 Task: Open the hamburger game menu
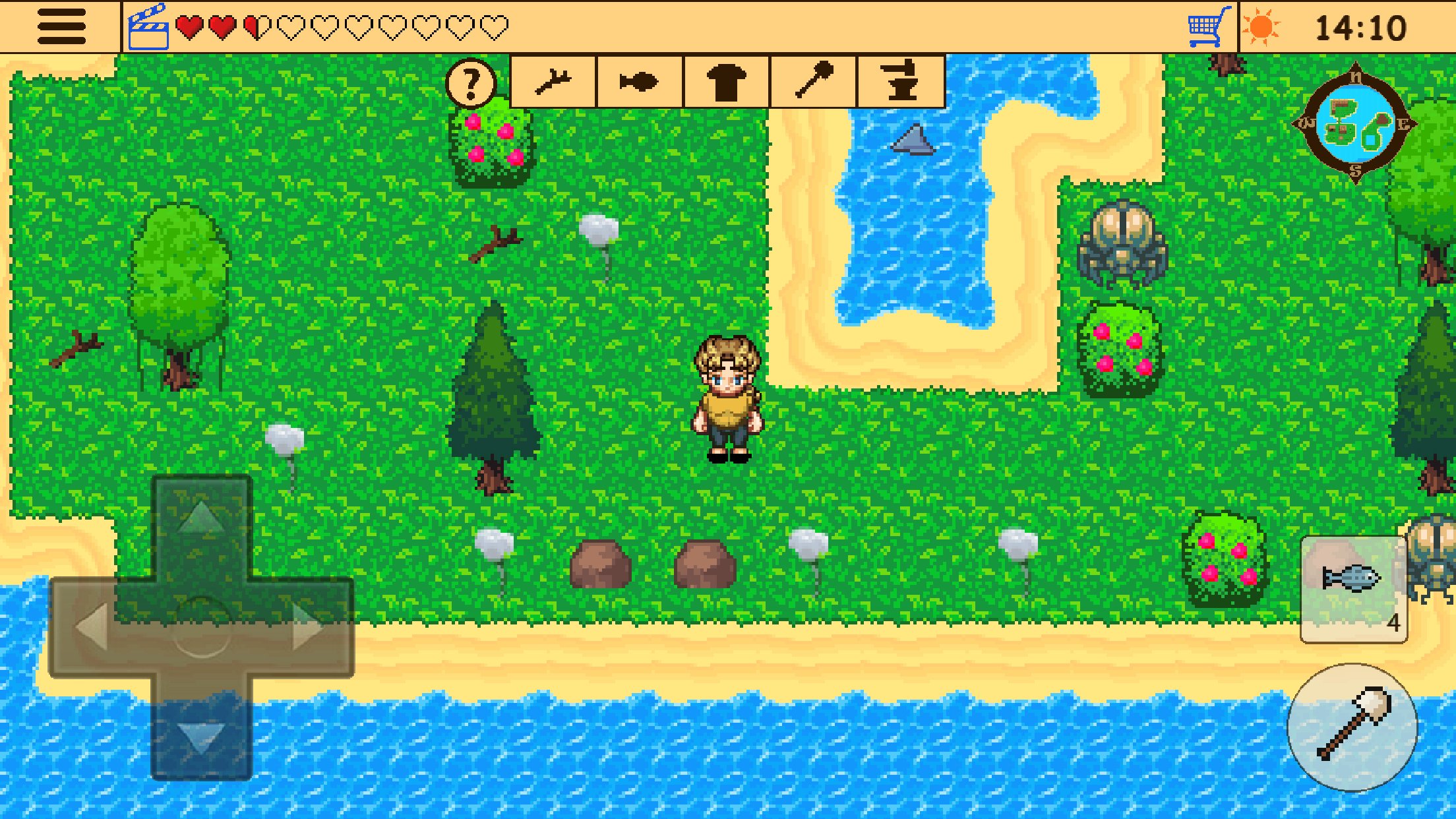pos(61,26)
